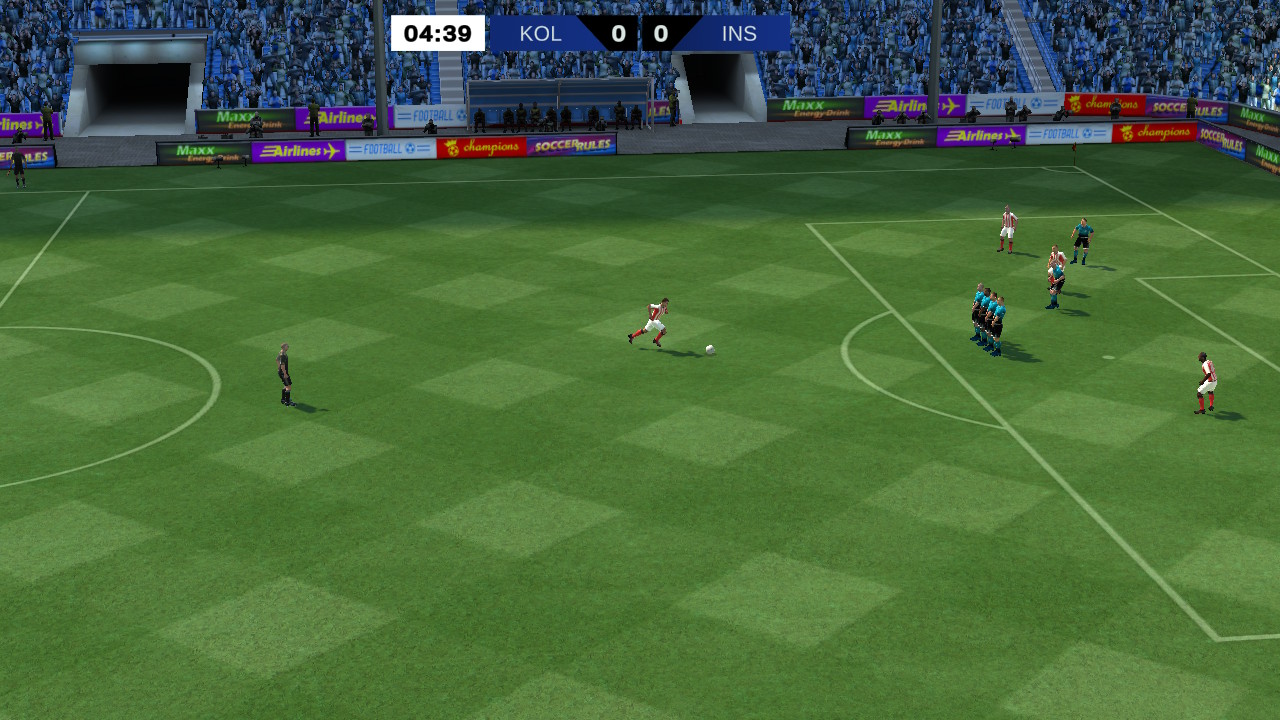Select the KOL team name on the scoreboard

(539, 33)
